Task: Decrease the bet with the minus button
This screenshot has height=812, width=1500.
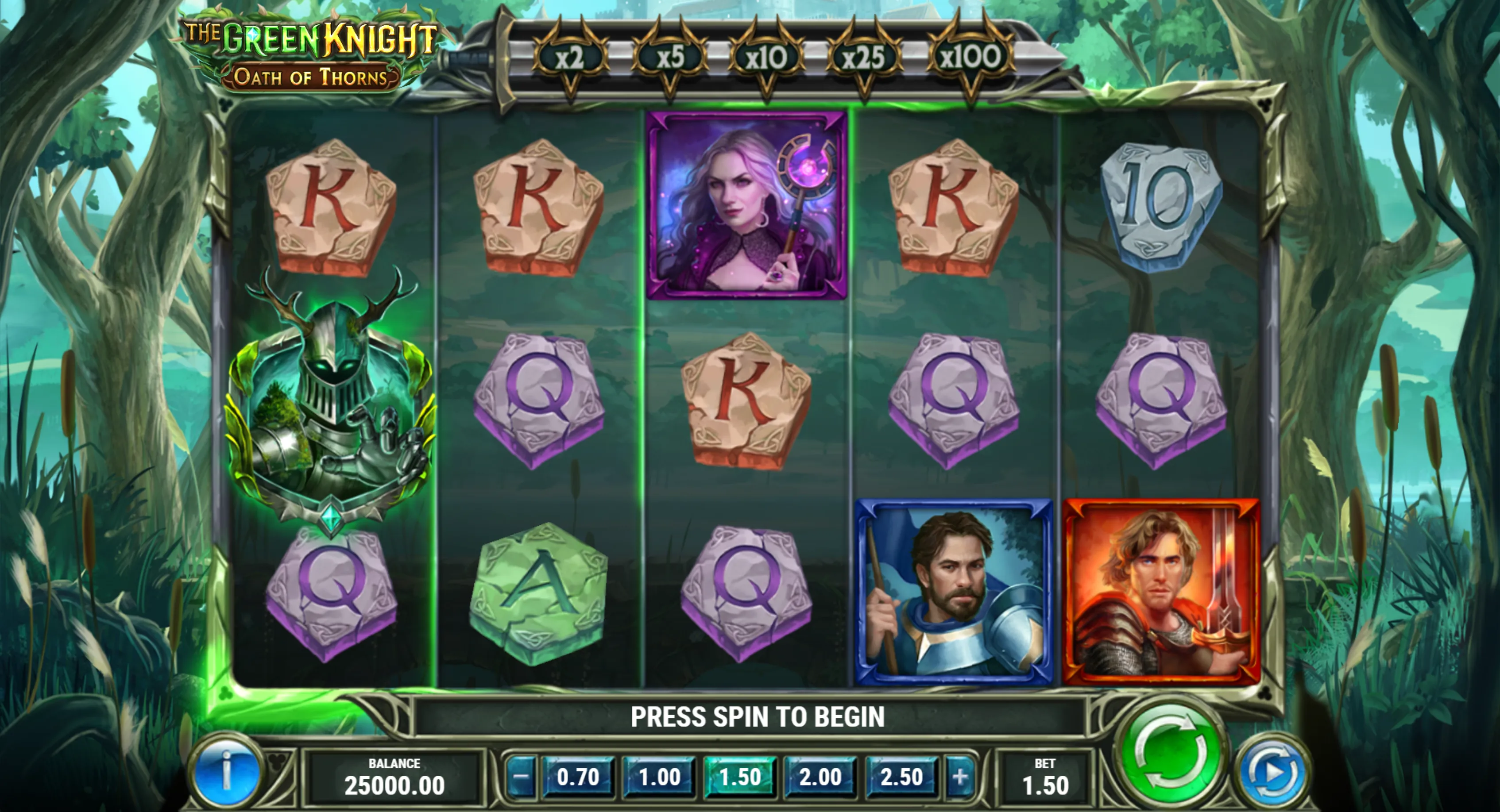Action: (x=521, y=777)
